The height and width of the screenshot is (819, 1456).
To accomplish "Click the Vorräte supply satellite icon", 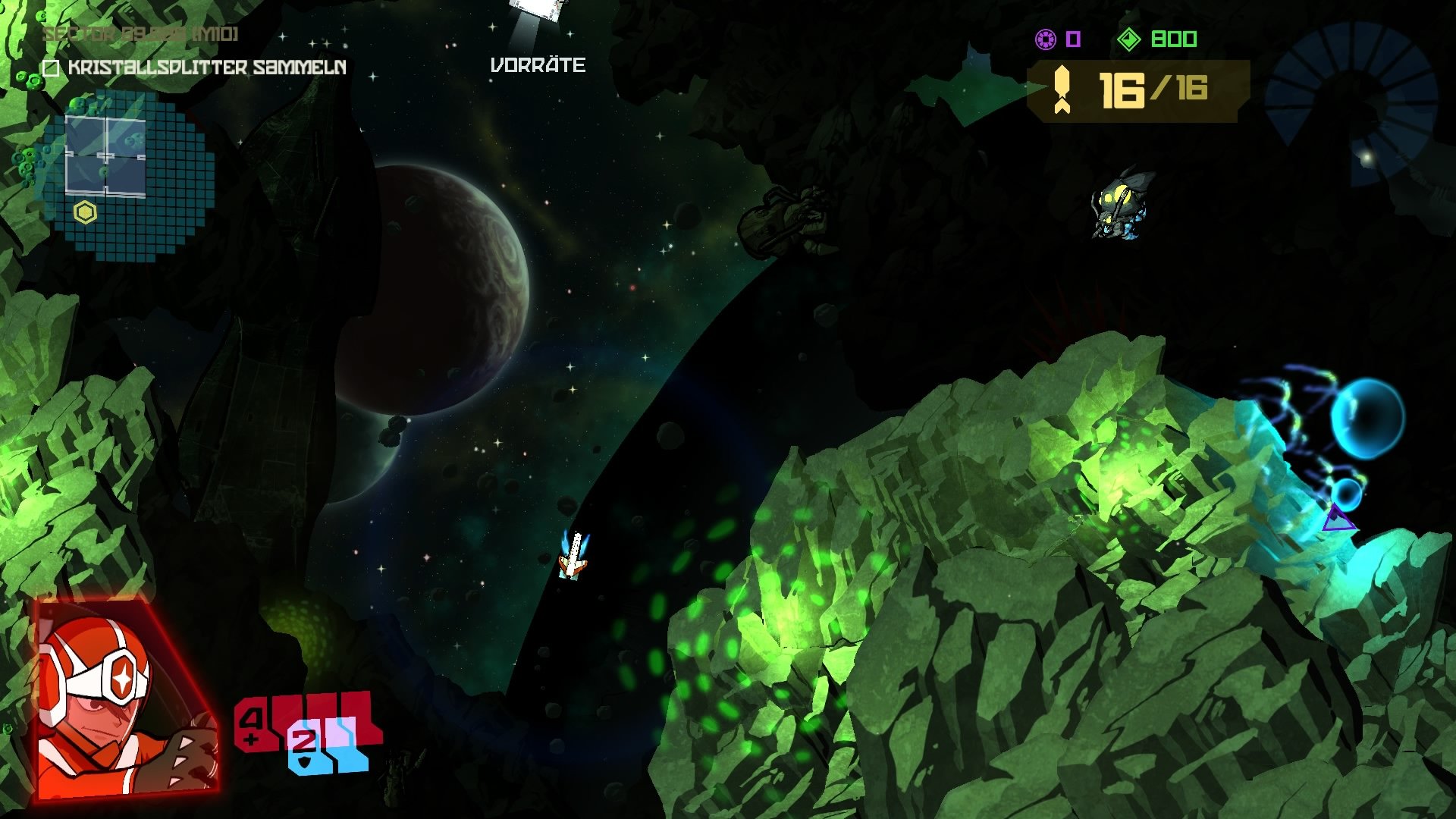I will (x=536, y=11).
